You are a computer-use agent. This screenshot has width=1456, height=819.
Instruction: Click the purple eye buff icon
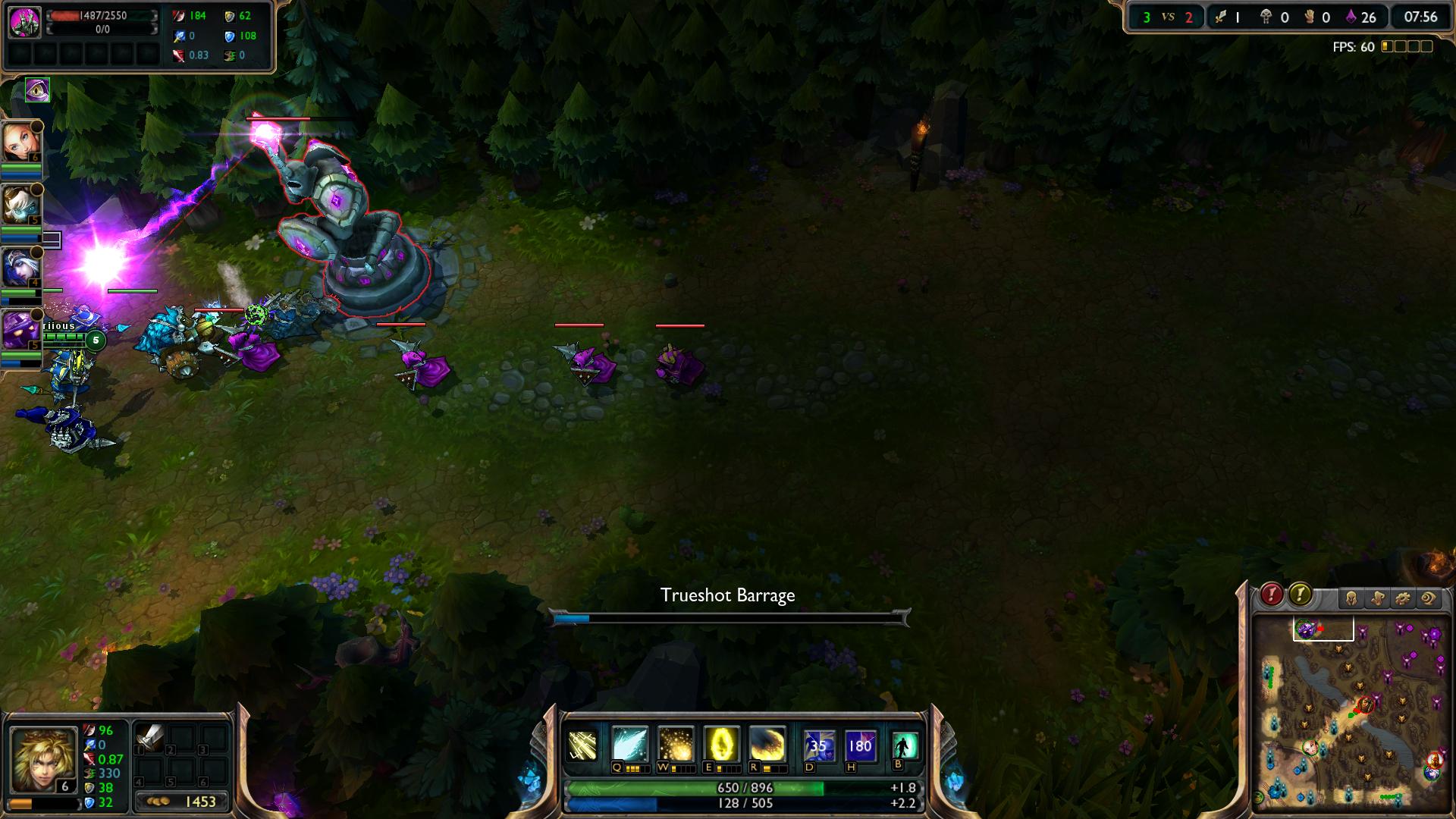pos(37,90)
